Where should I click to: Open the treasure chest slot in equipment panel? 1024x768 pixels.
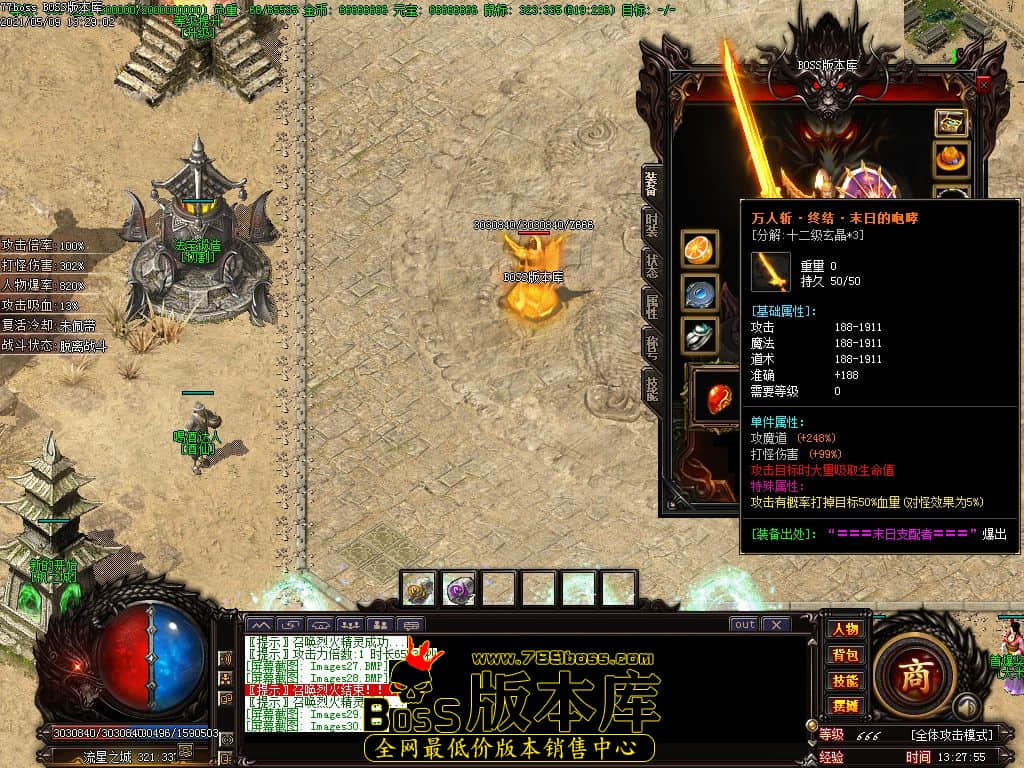(x=951, y=123)
